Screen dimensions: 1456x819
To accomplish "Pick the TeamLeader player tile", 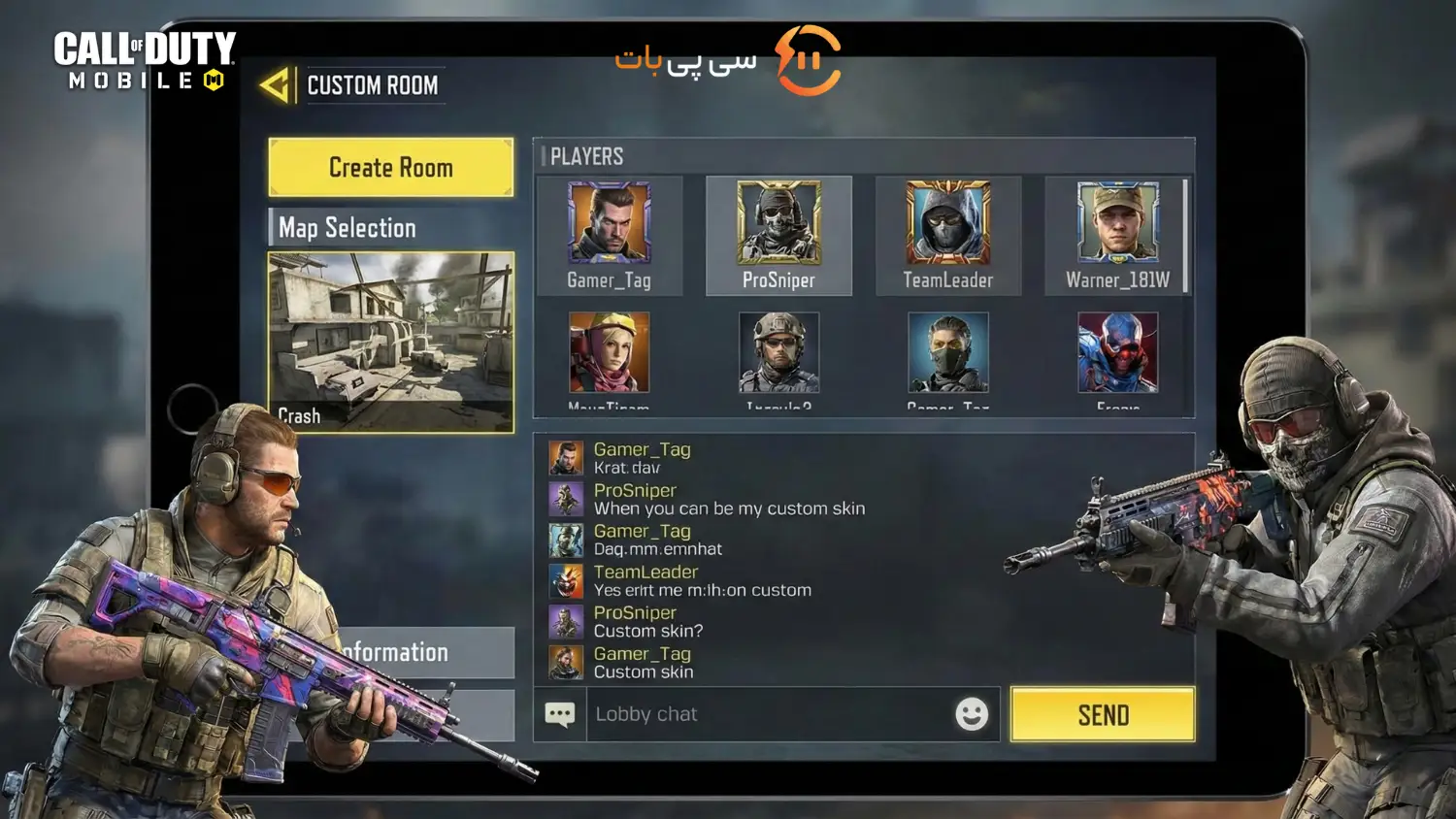I will click(947, 236).
